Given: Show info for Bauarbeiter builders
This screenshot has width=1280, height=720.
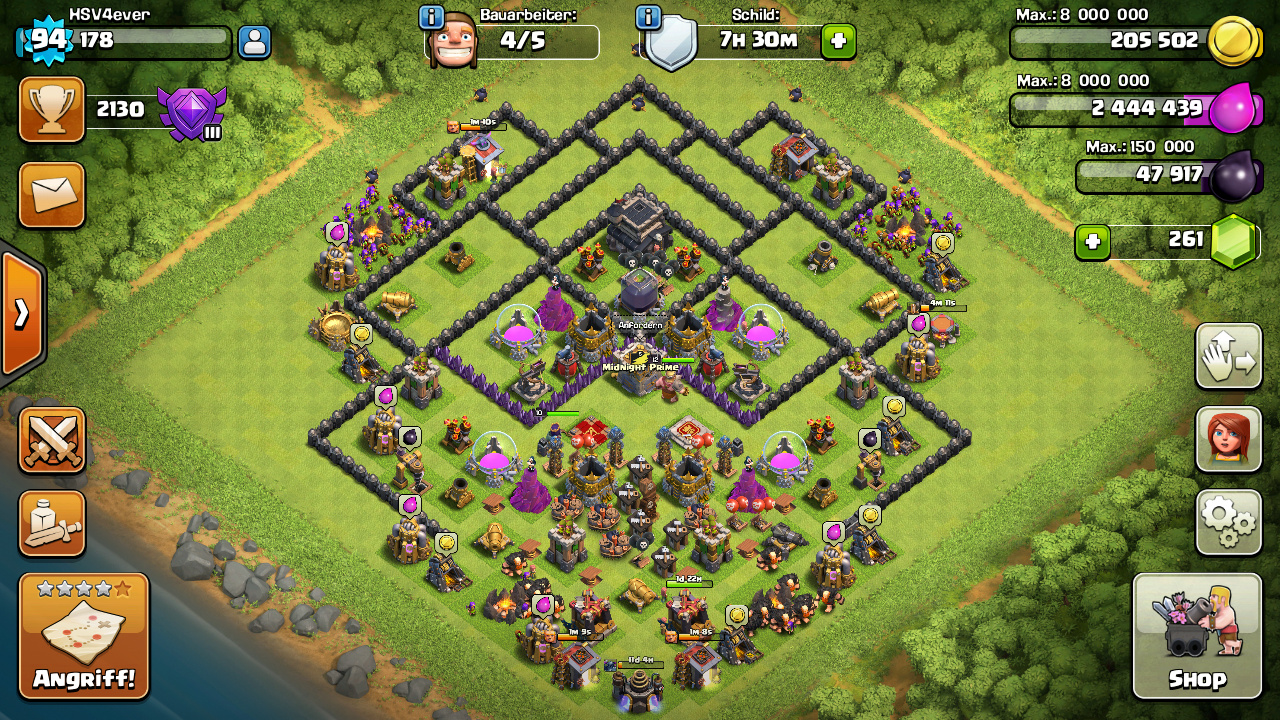Looking at the screenshot, I should [432, 17].
